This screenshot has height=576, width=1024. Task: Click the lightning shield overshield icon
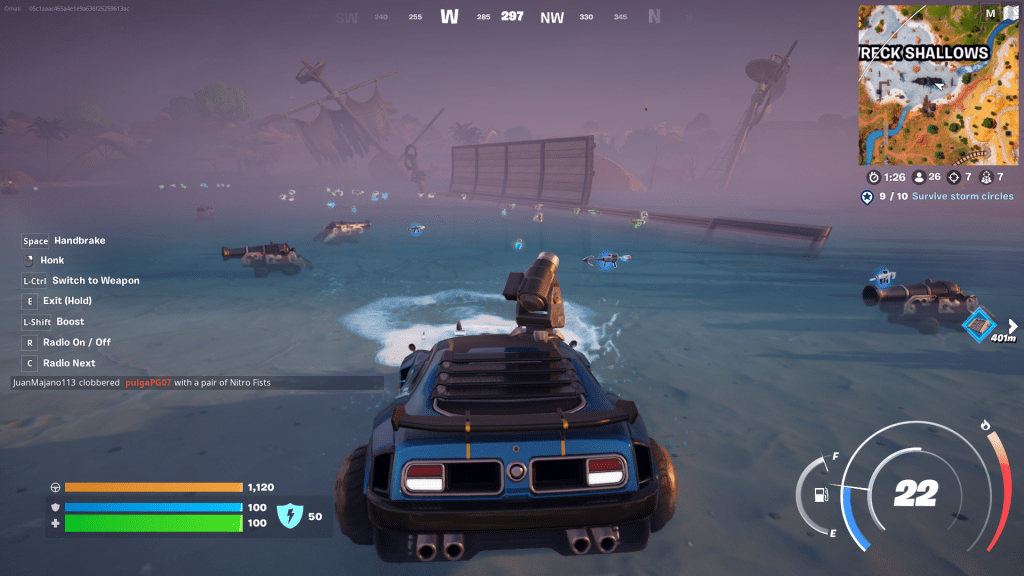click(288, 515)
